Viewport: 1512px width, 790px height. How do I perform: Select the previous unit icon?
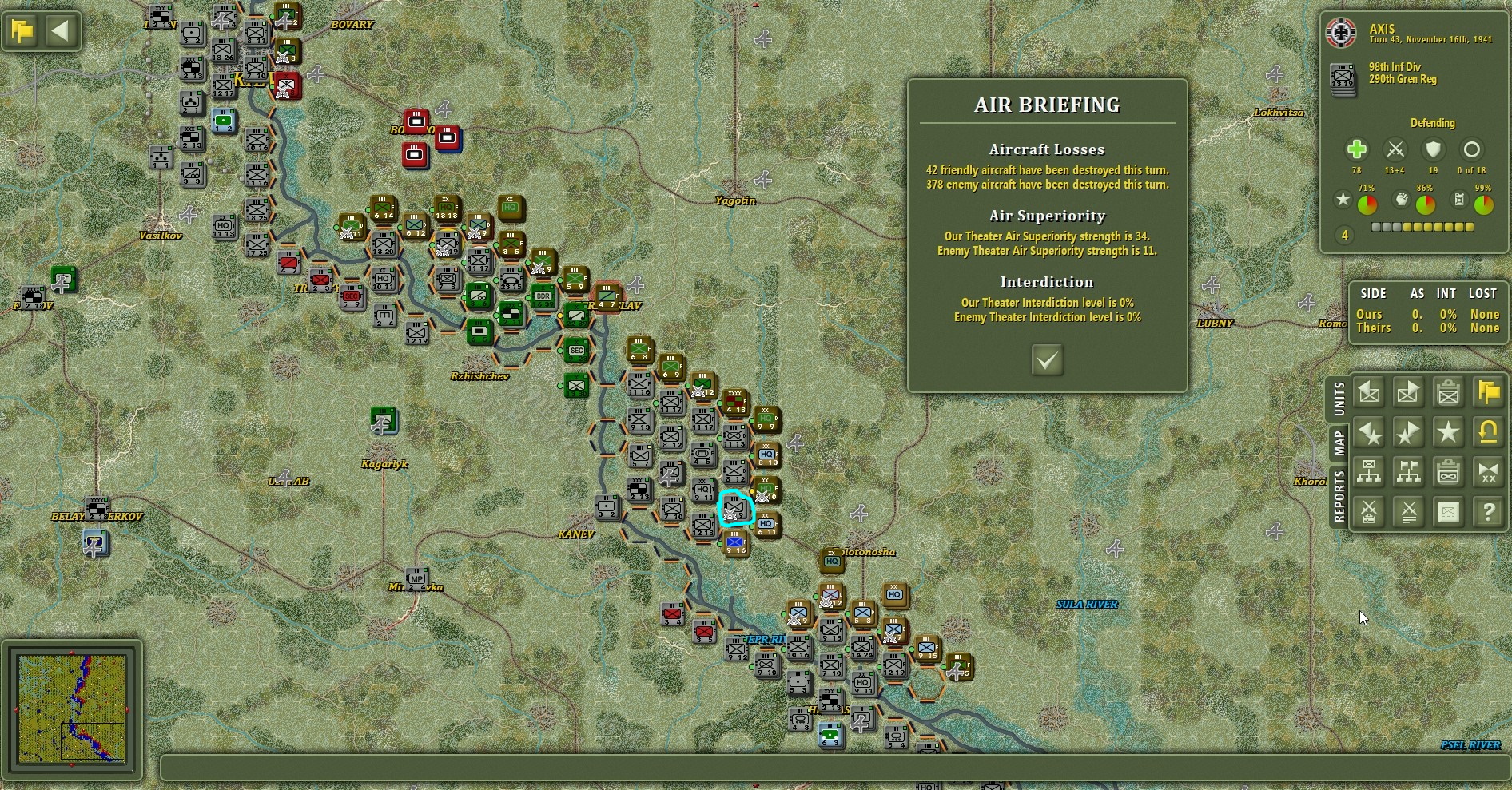1368,393
